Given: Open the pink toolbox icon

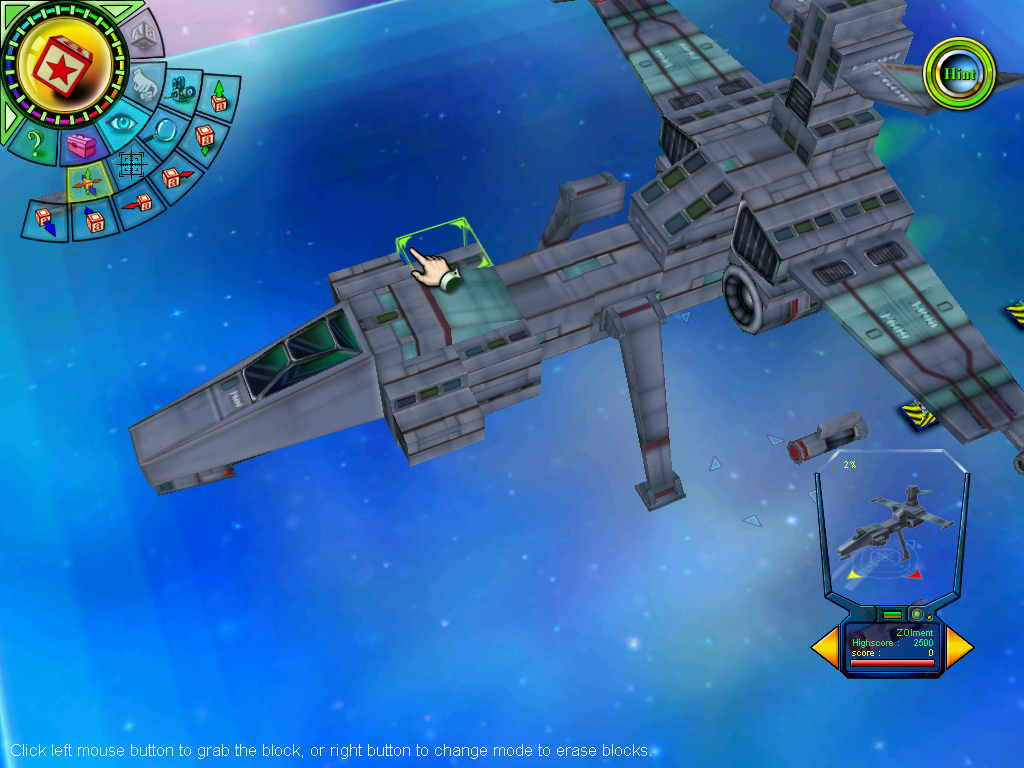Looking at the screenshot, I should click(x=80, y=147).
